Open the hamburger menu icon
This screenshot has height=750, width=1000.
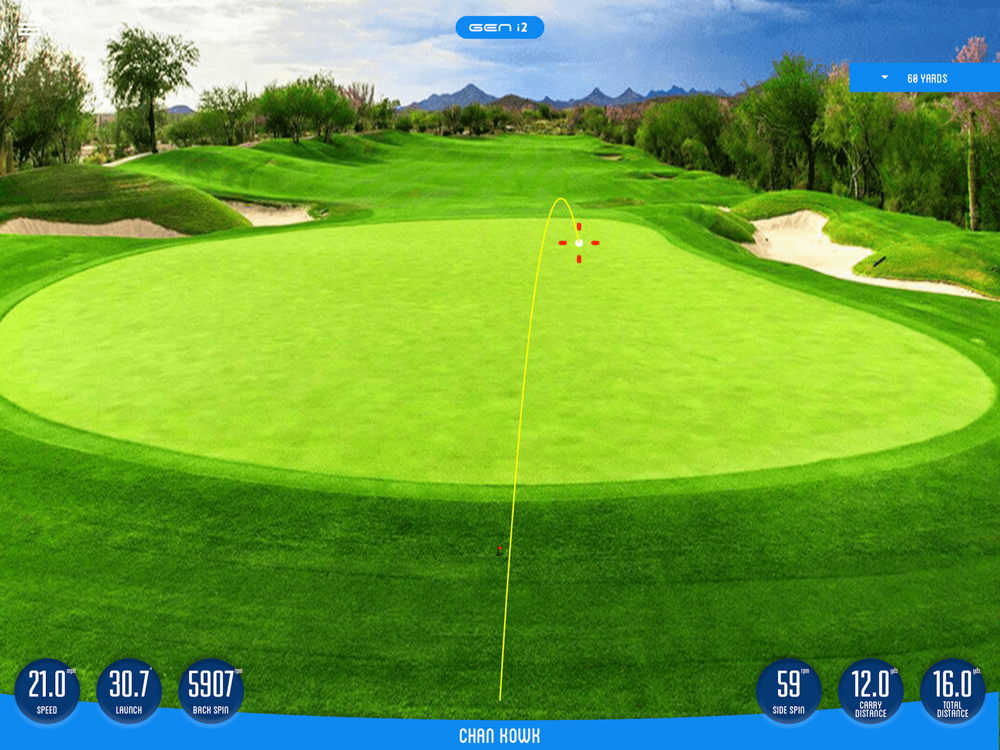pyautogui.click(x=29, y=29)
